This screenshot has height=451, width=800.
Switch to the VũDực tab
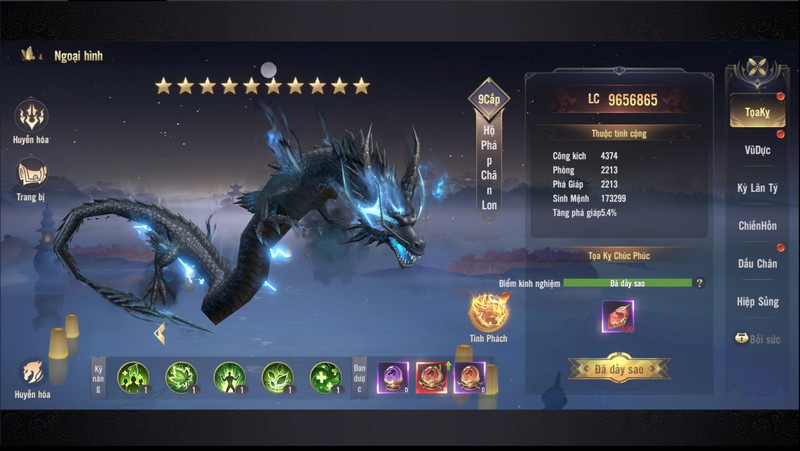pyautogui.click(x=757, y=150)
